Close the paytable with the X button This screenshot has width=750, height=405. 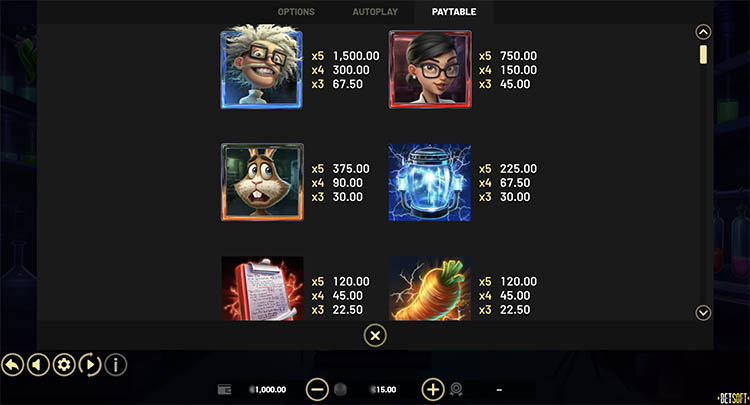coord(374,336)
